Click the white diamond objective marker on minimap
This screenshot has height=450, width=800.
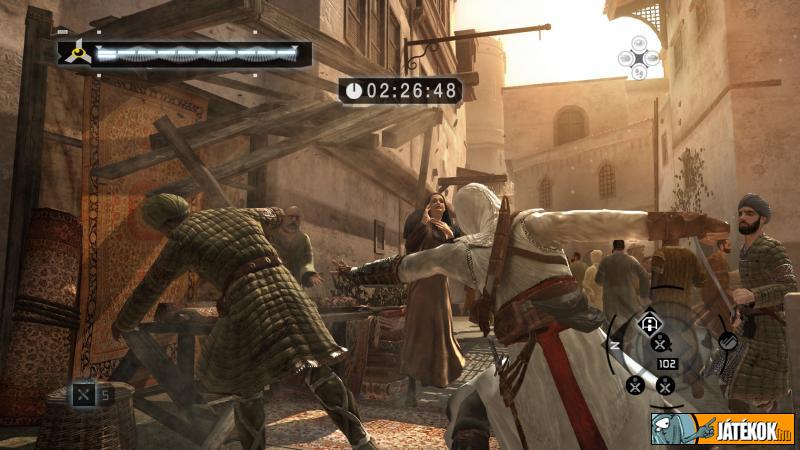(x=648, y=322)
